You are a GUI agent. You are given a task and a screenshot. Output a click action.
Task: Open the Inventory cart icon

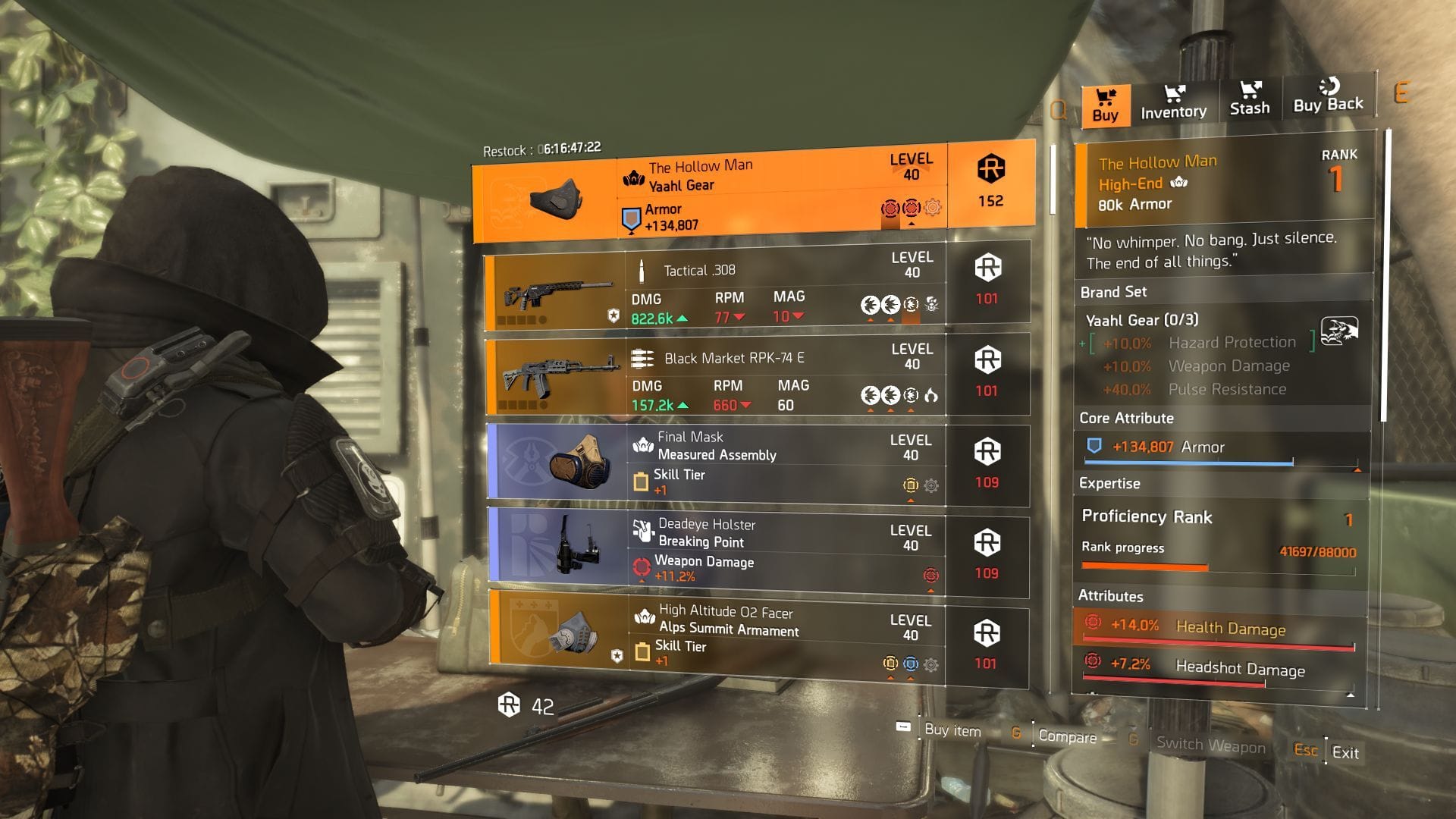point(1175,93)
